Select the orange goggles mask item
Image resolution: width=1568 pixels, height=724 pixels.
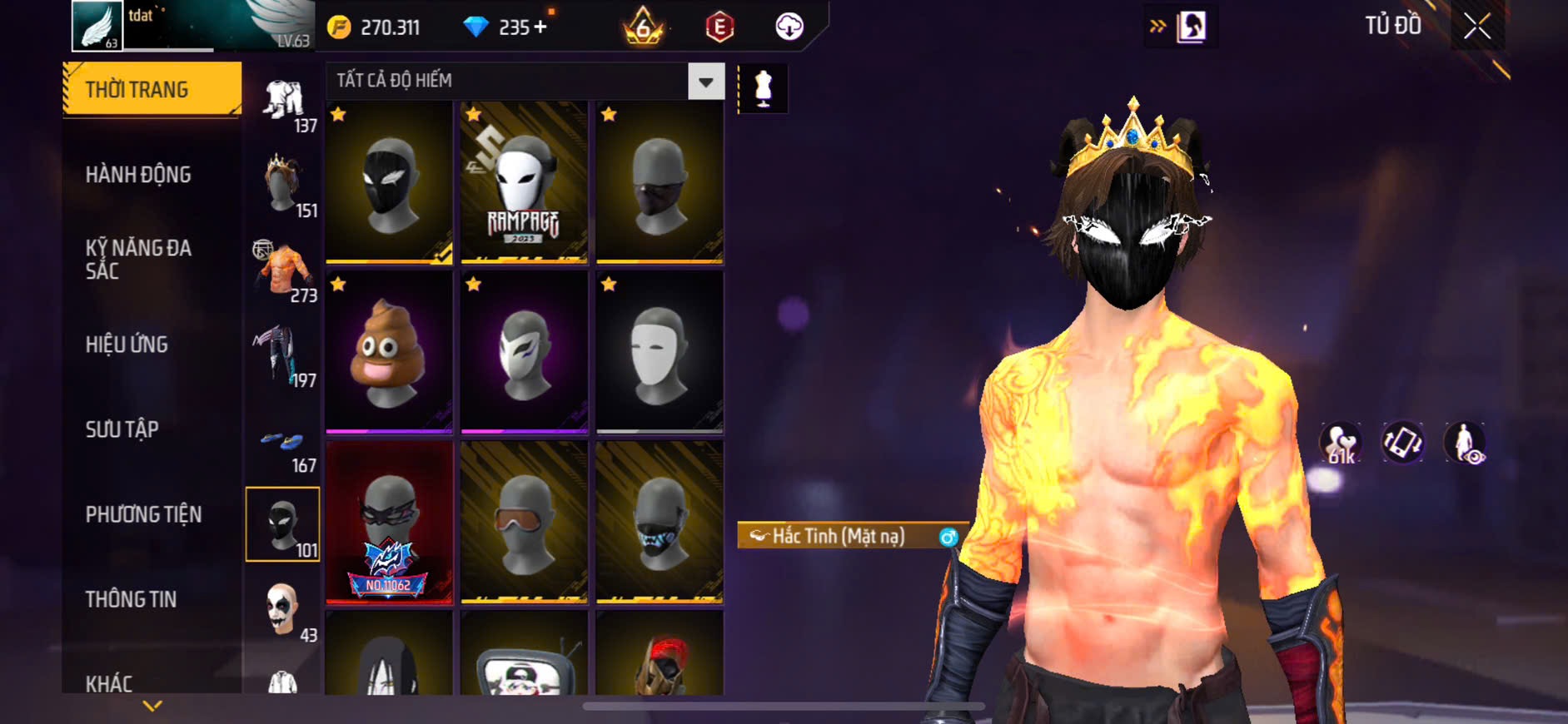coord(524,522)
